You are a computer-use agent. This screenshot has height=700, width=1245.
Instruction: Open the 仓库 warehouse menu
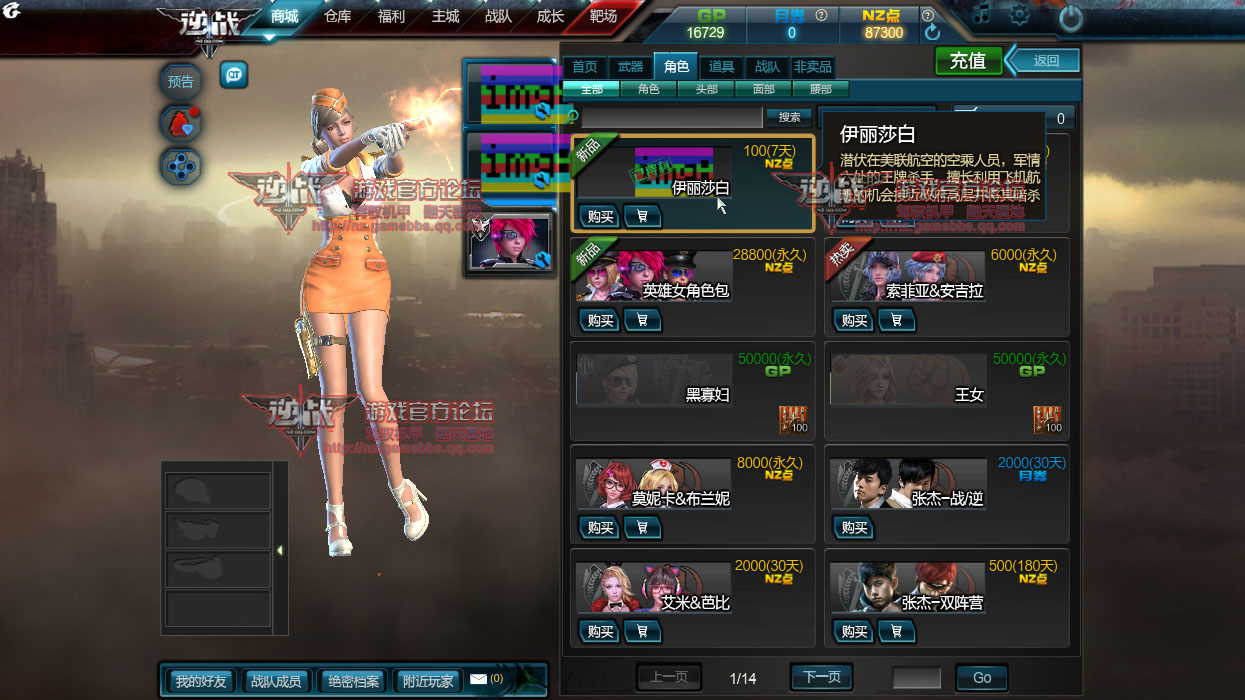click(x=338, y=17)
